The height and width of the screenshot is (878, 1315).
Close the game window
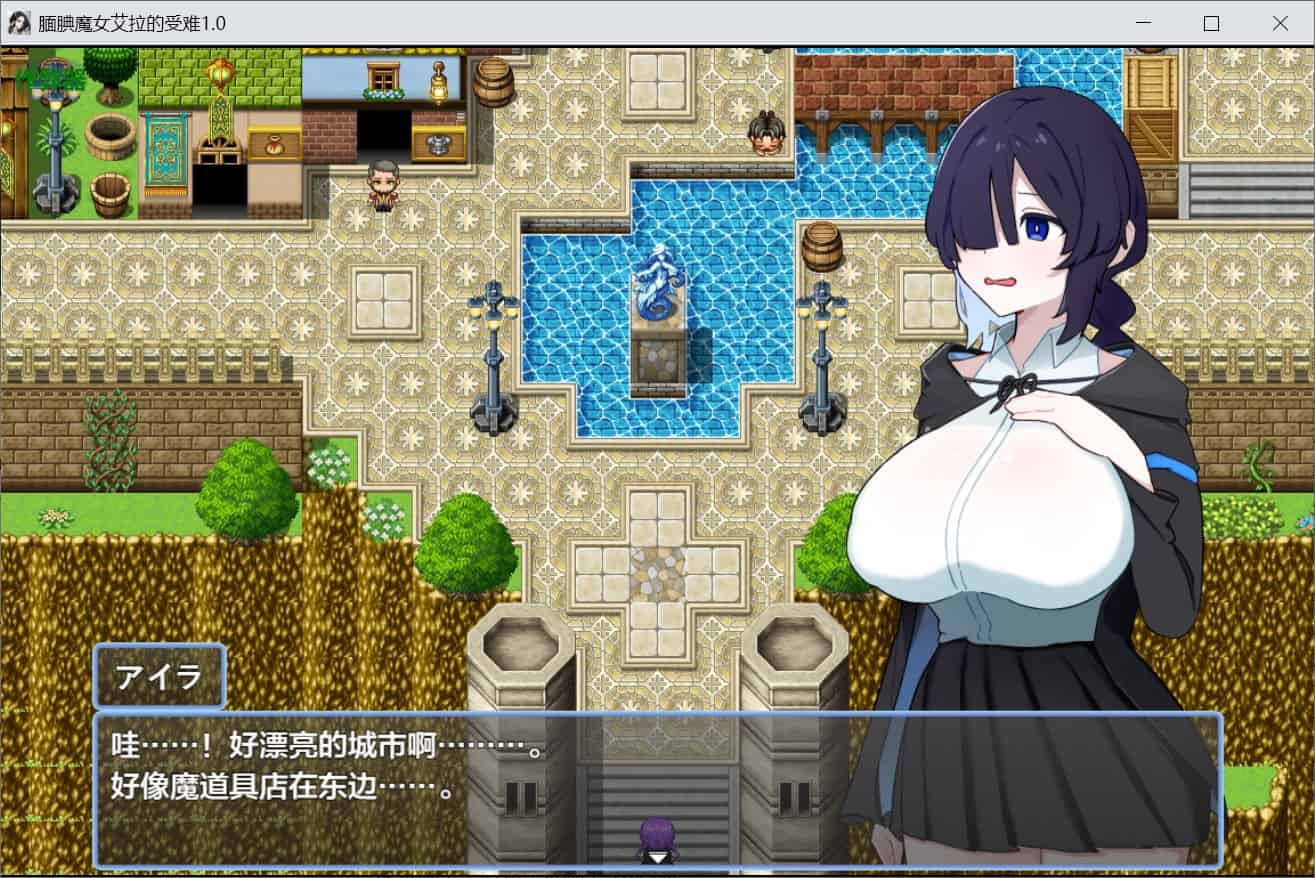[1279, 23]
